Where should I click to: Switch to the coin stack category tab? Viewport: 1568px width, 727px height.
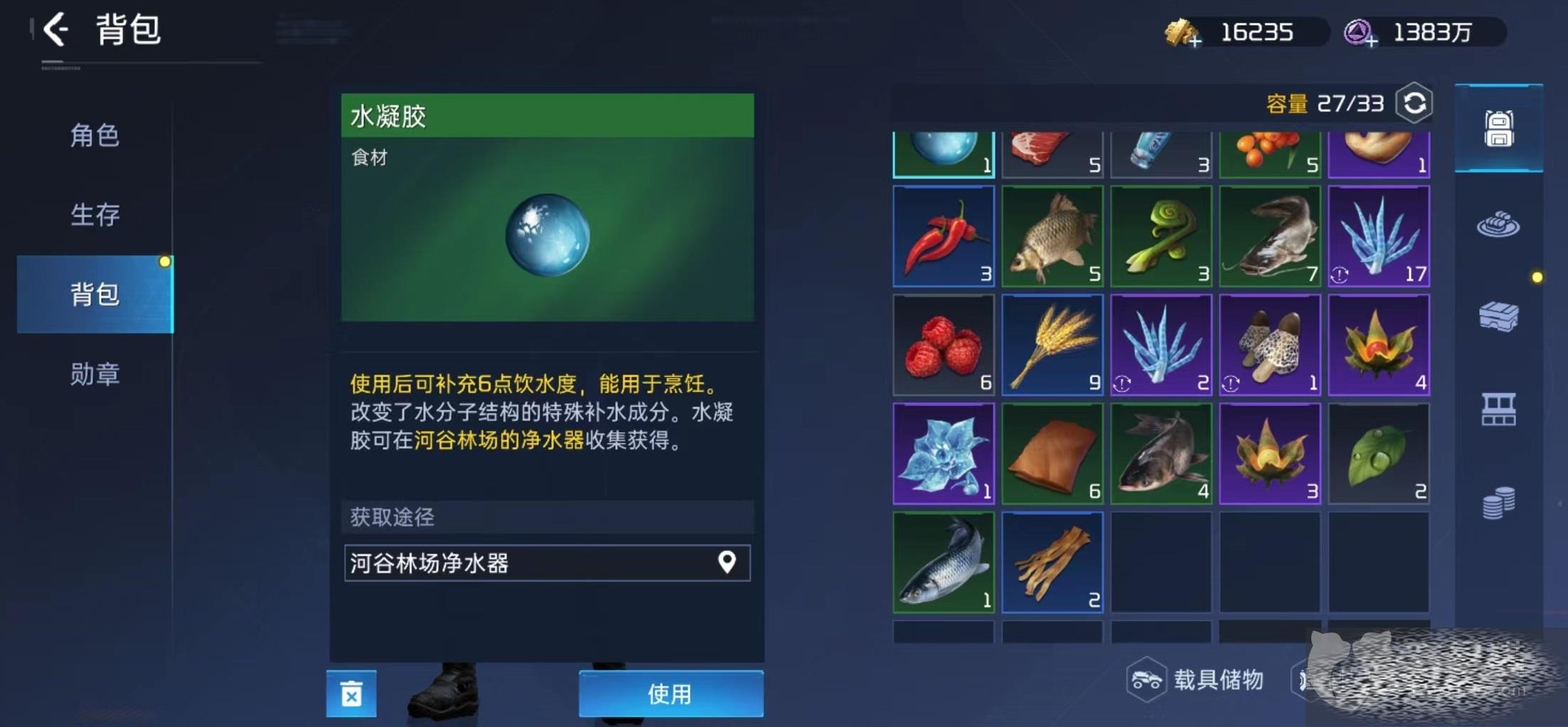[1498, 503]
